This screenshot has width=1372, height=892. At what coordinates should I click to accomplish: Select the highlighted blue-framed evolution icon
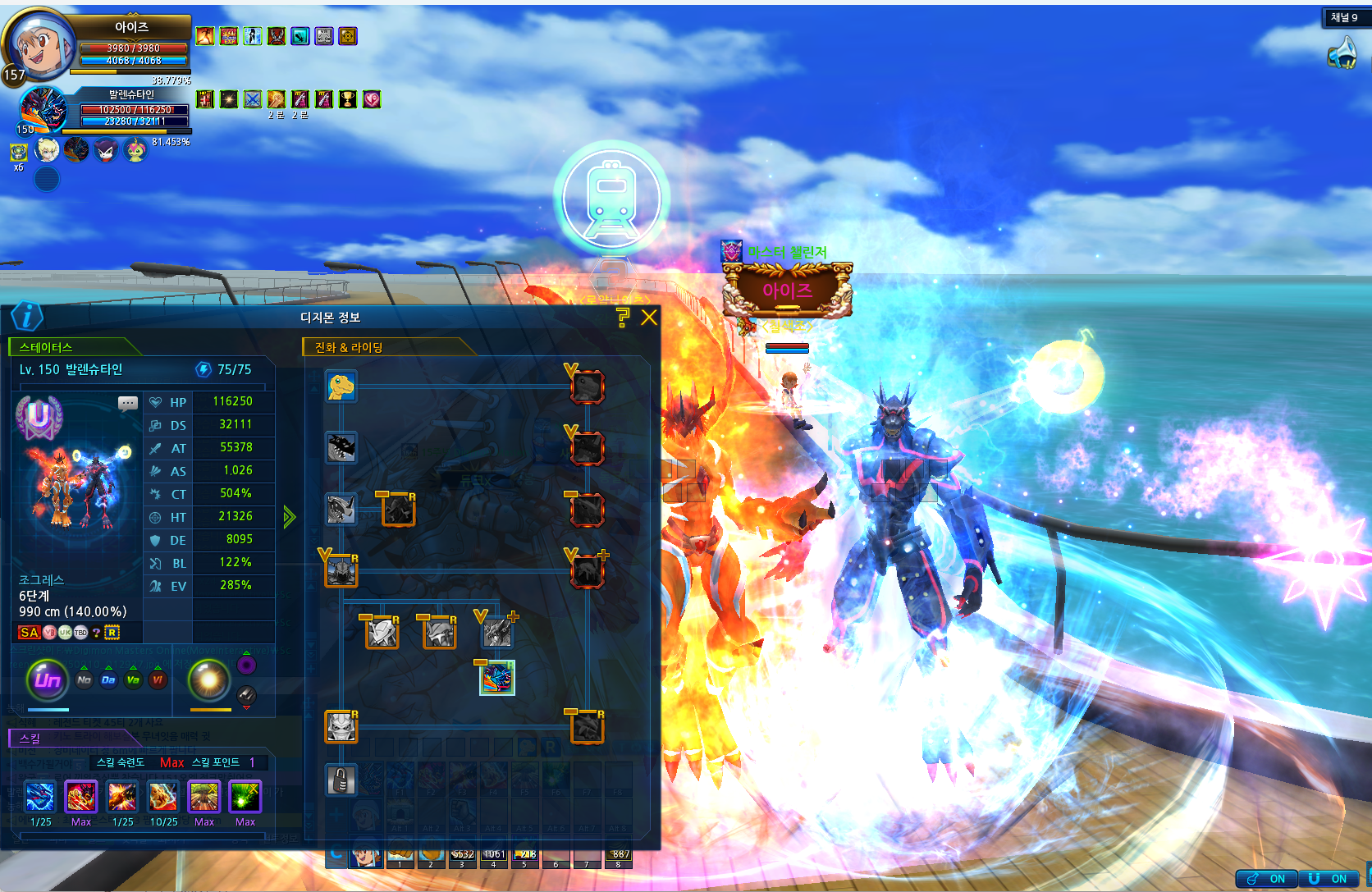click(x=497, y=678)
